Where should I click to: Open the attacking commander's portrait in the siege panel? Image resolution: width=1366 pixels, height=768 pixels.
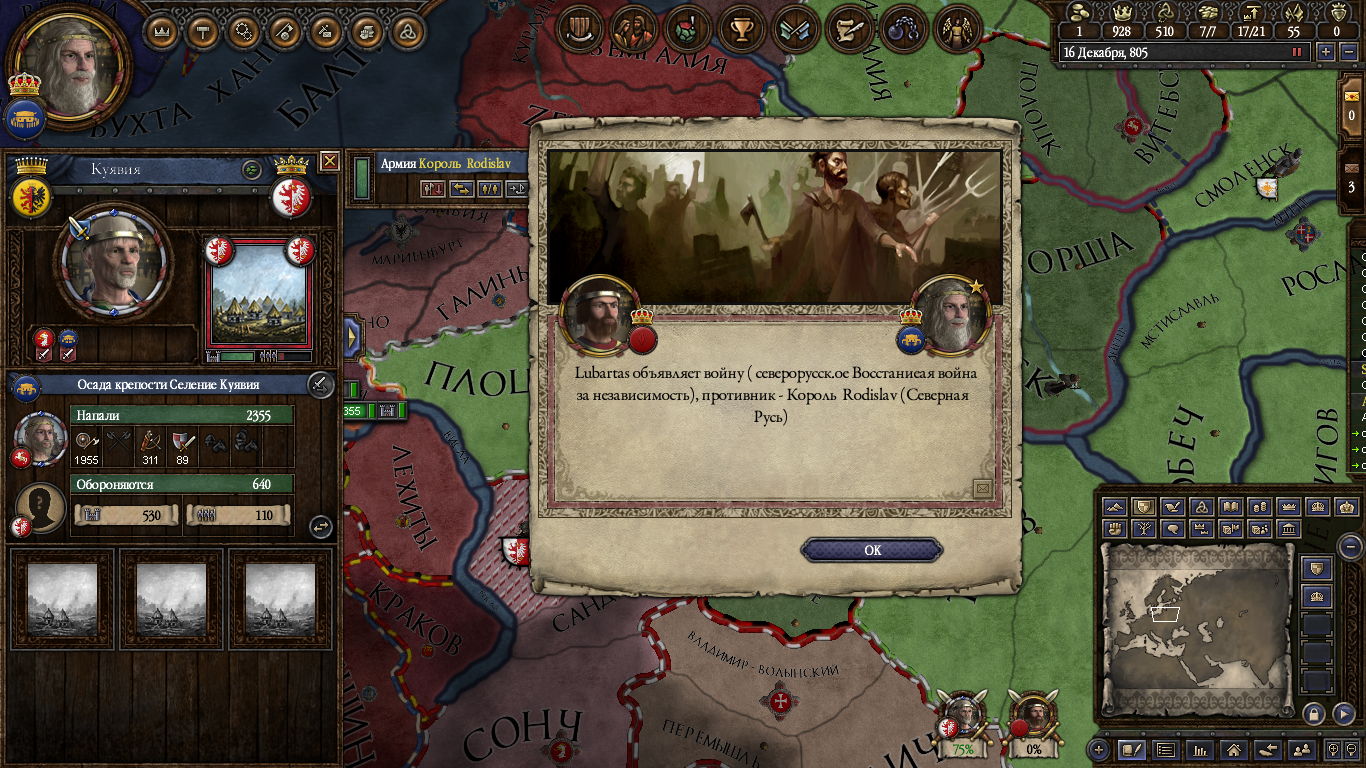pos(40,437)
